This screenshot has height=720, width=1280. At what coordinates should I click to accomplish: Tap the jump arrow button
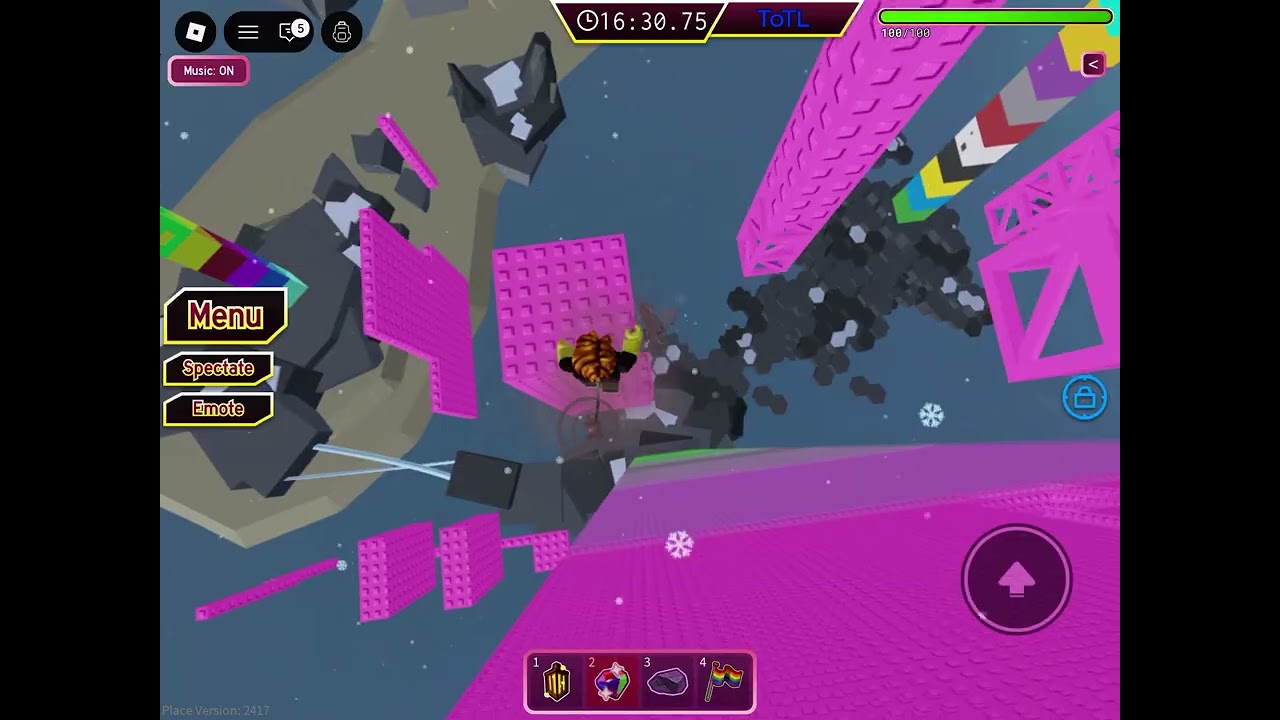tap(1016, 579)
